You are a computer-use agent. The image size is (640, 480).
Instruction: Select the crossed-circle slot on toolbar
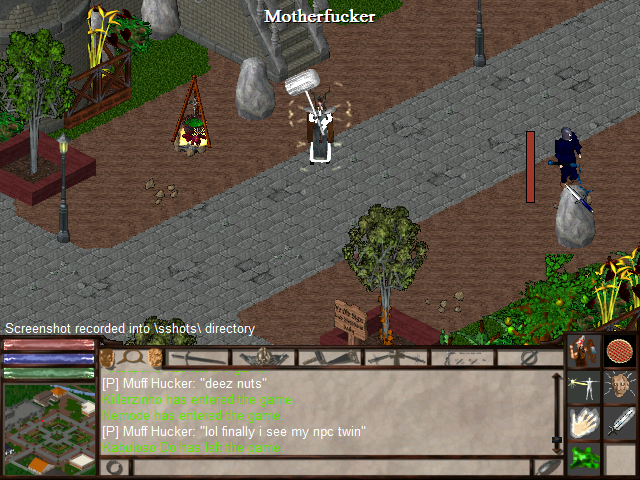(x=530, y=357)
